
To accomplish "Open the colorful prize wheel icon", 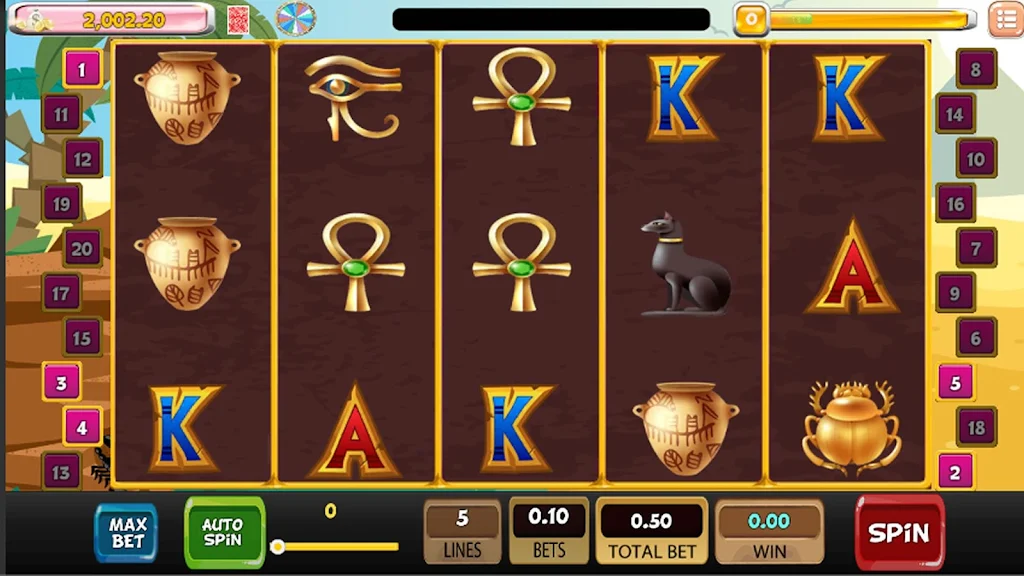I will (295, 18).
